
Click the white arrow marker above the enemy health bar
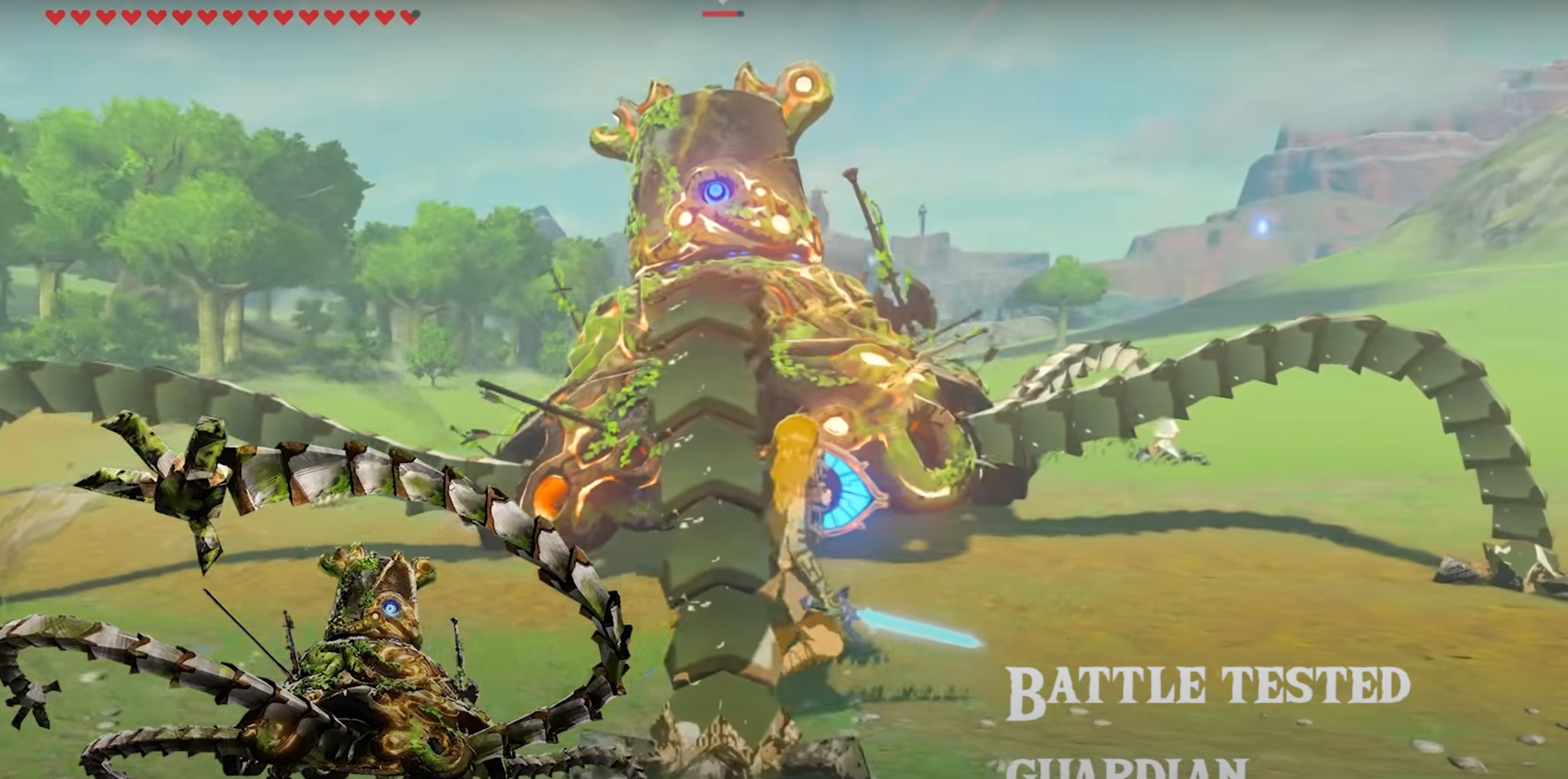[x=722, y=4]
